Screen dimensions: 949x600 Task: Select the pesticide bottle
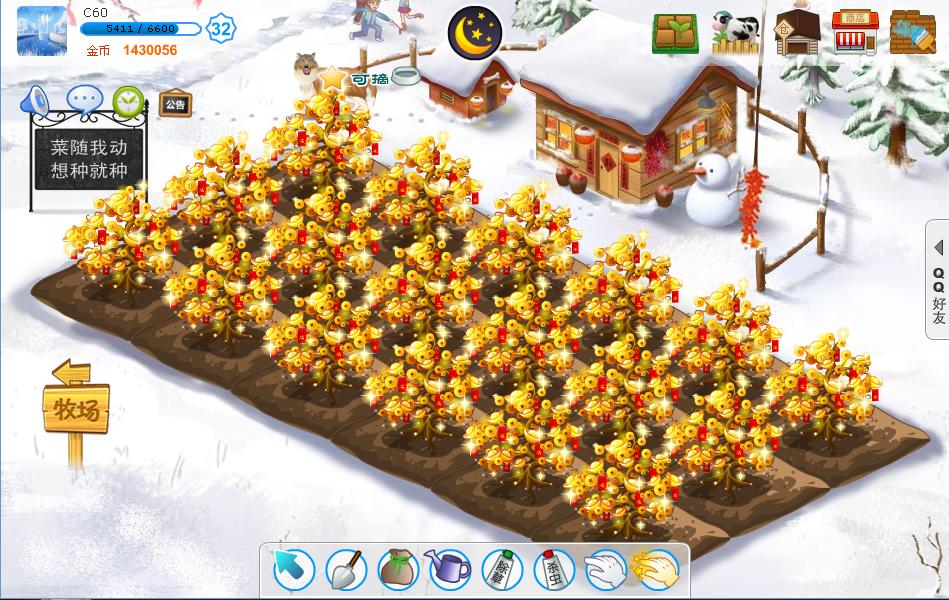coord(553,570)
